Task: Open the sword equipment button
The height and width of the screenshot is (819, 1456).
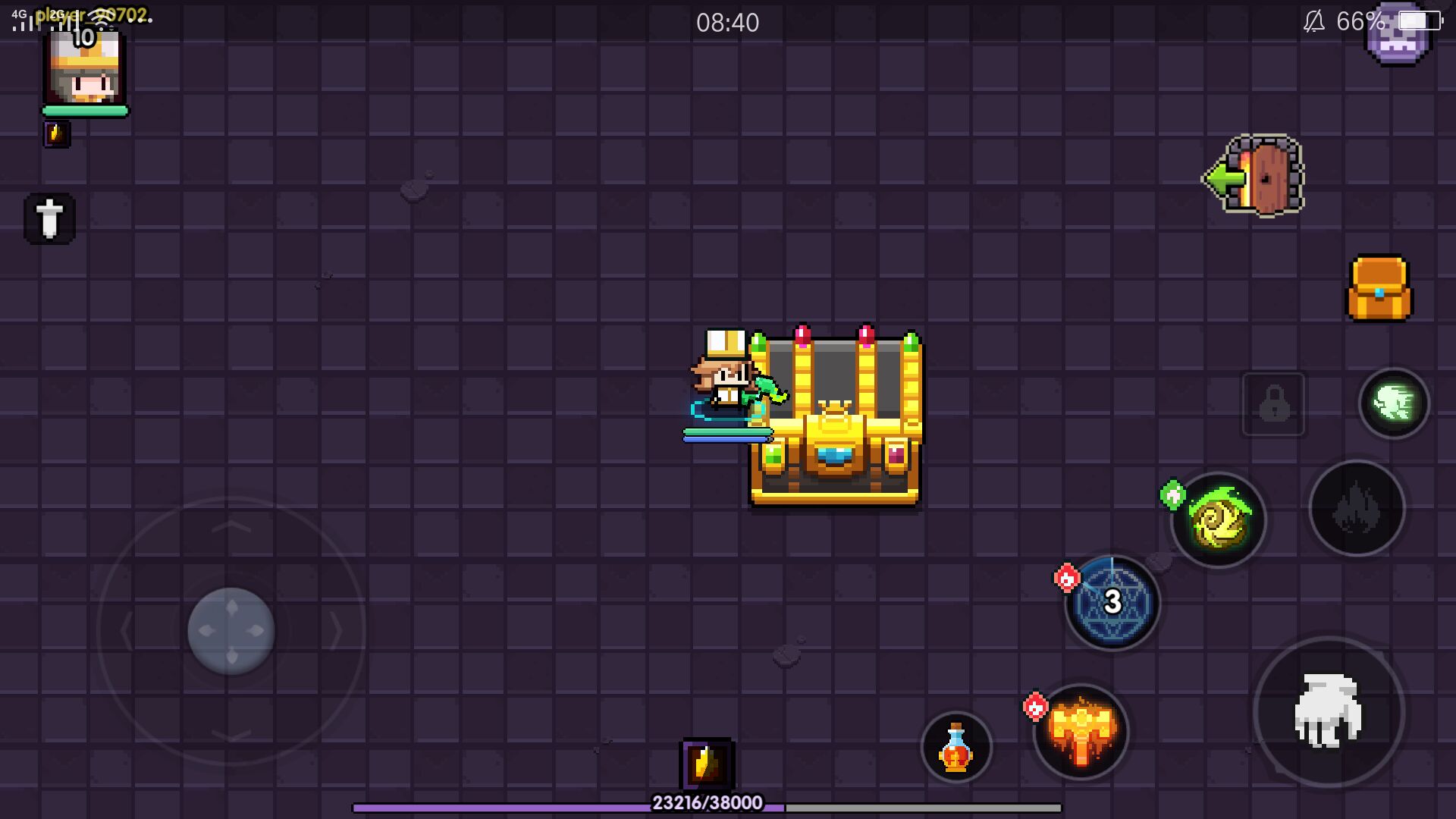Action: coord(50,218)
